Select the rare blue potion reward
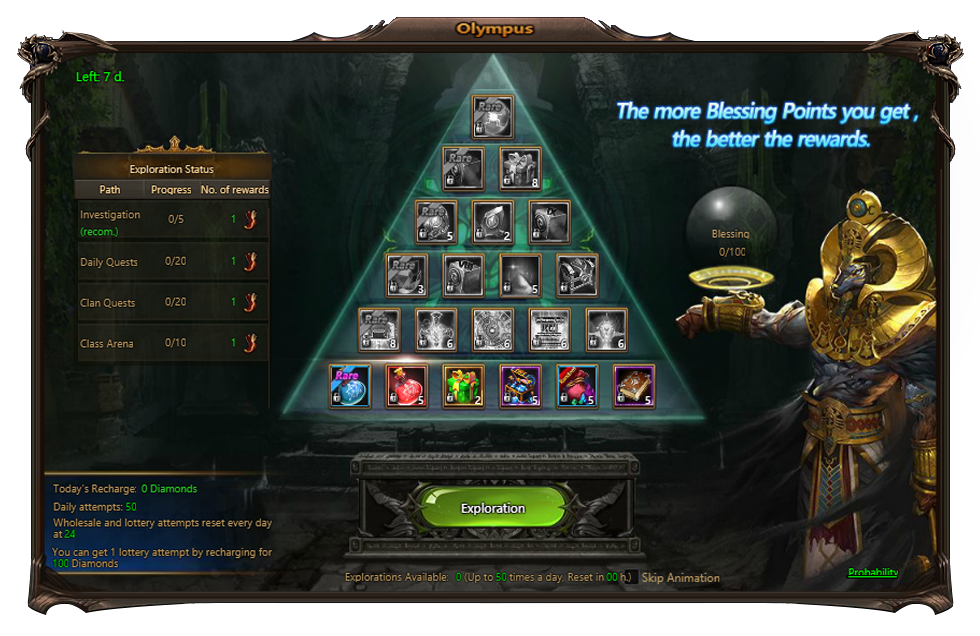The height and width of the screenshot is (636, 980). [350, 386]
